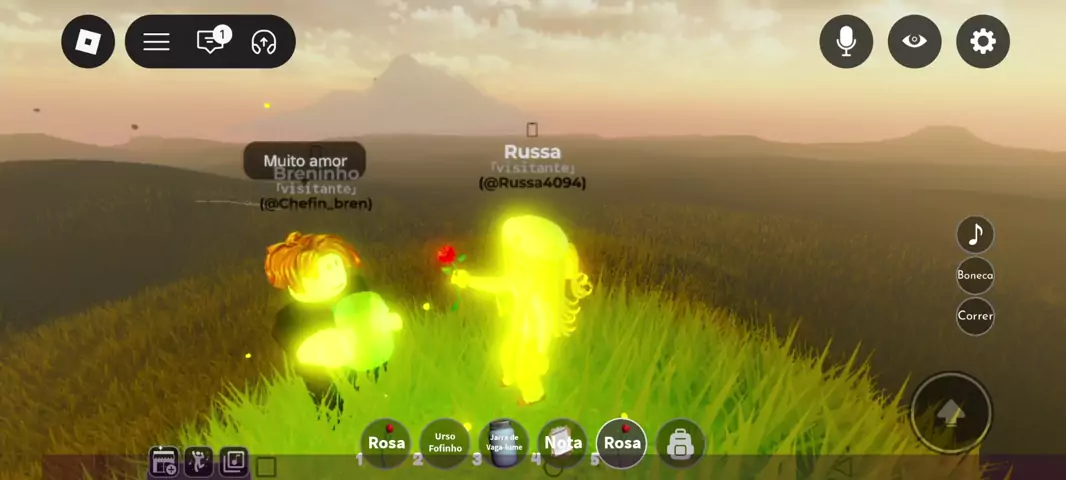Select the Jarra de Vaga-lume jar slot
This screenshot has height=480, width=1066.
504,443
